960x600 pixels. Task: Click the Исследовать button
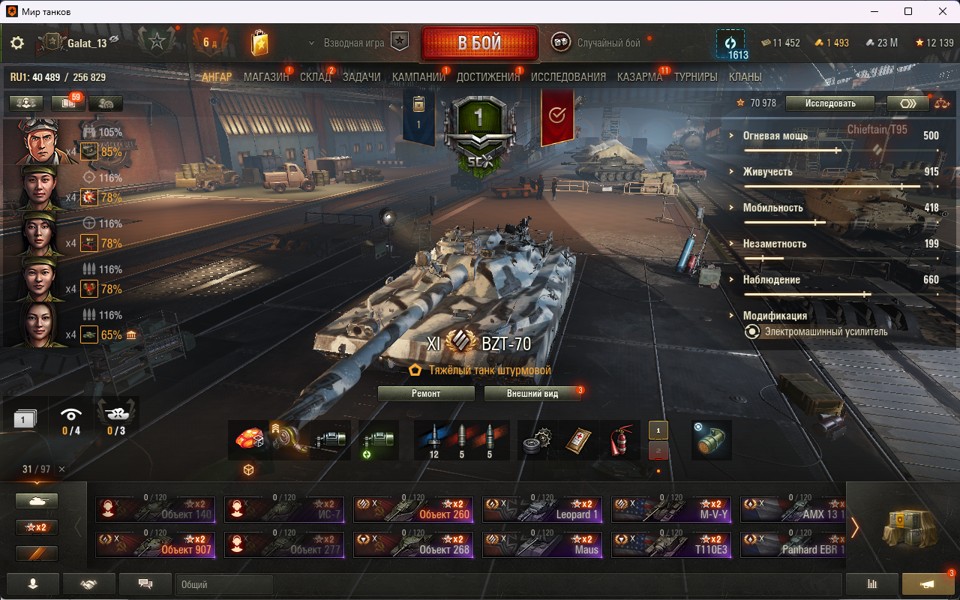coord(829,103)
